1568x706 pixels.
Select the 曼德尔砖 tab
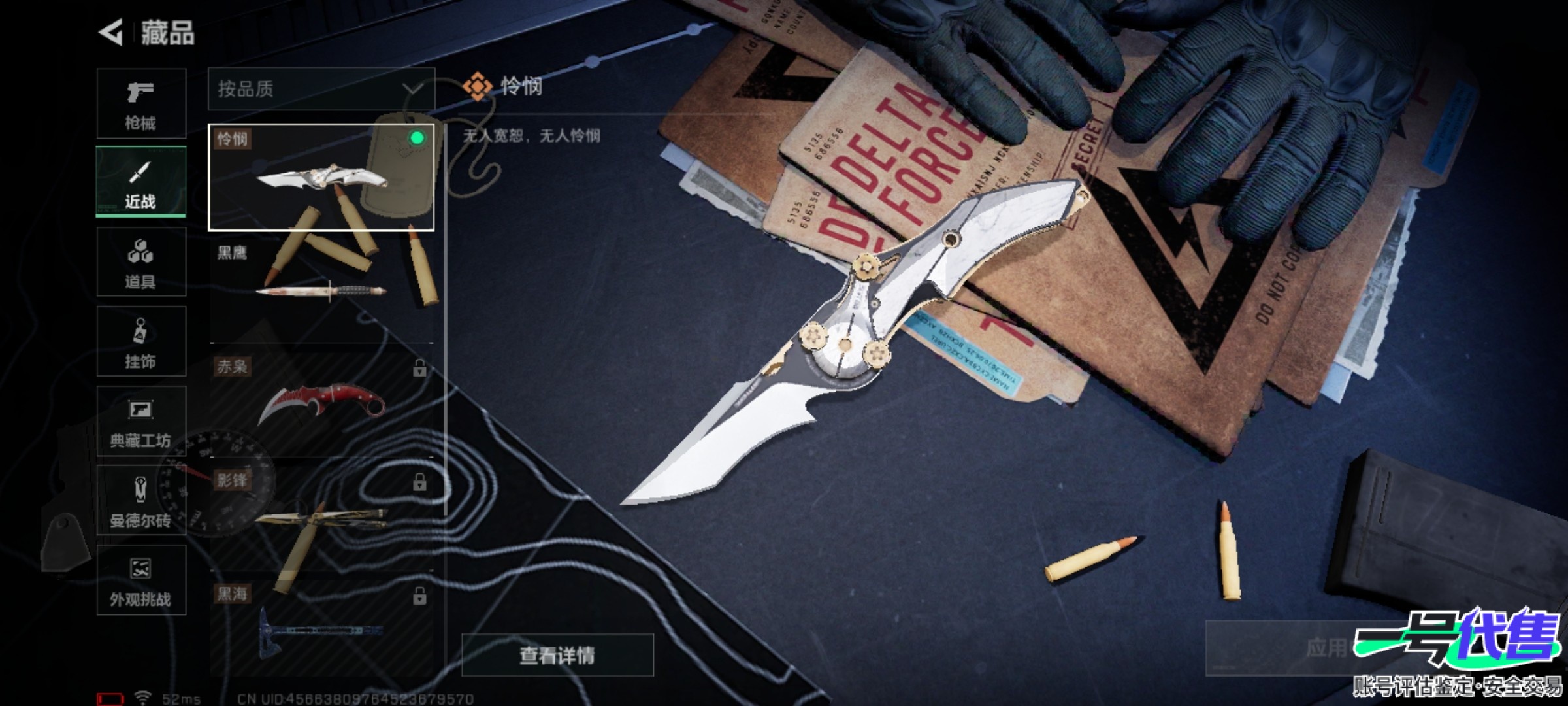[141, 501]
